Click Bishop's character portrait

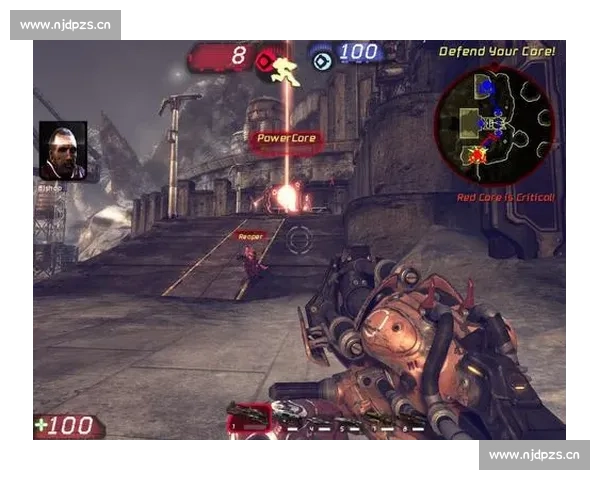pyautogui.click(x=63, y=151)
